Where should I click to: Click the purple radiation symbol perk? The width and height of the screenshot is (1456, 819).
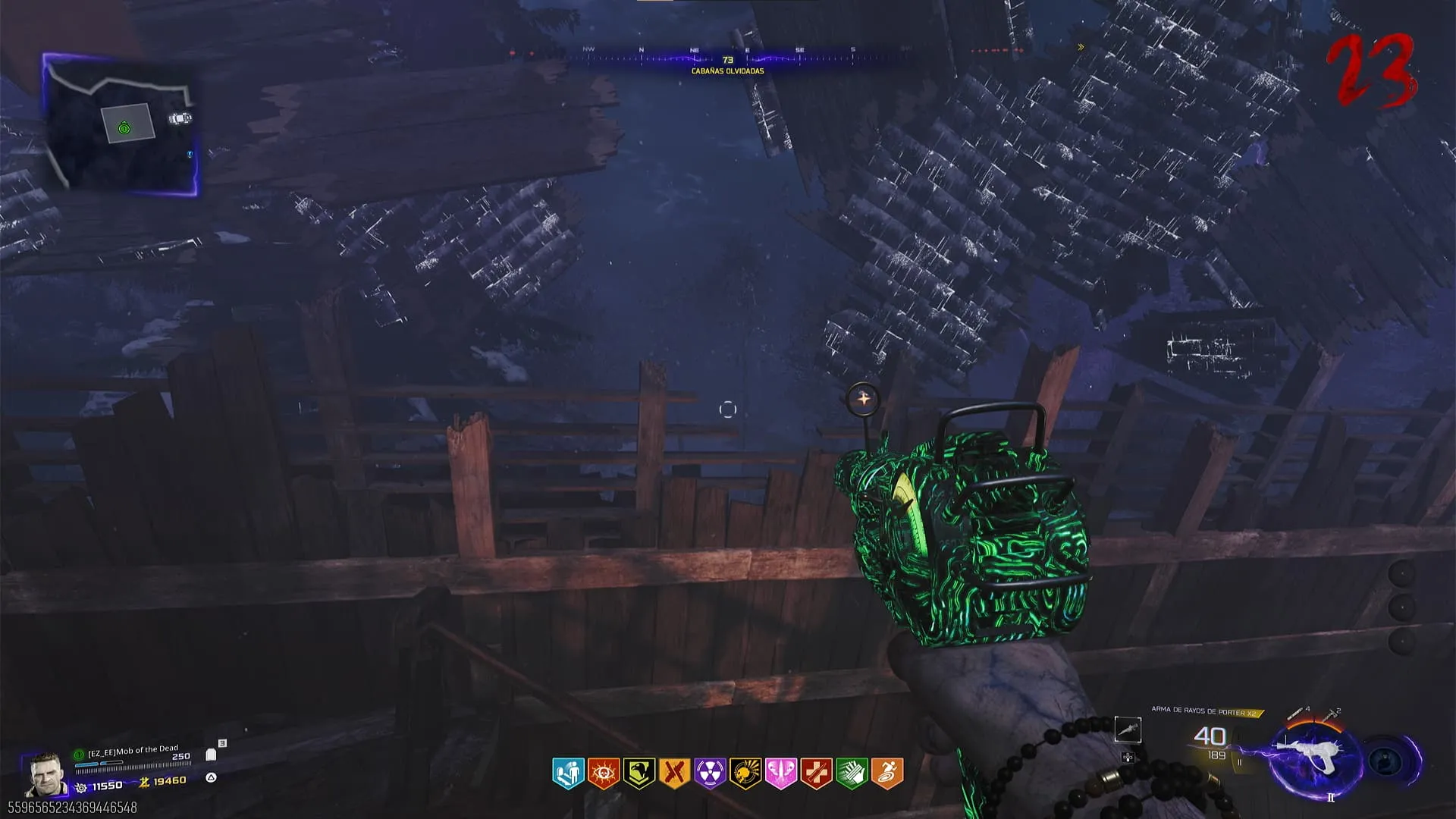[710, 773]
